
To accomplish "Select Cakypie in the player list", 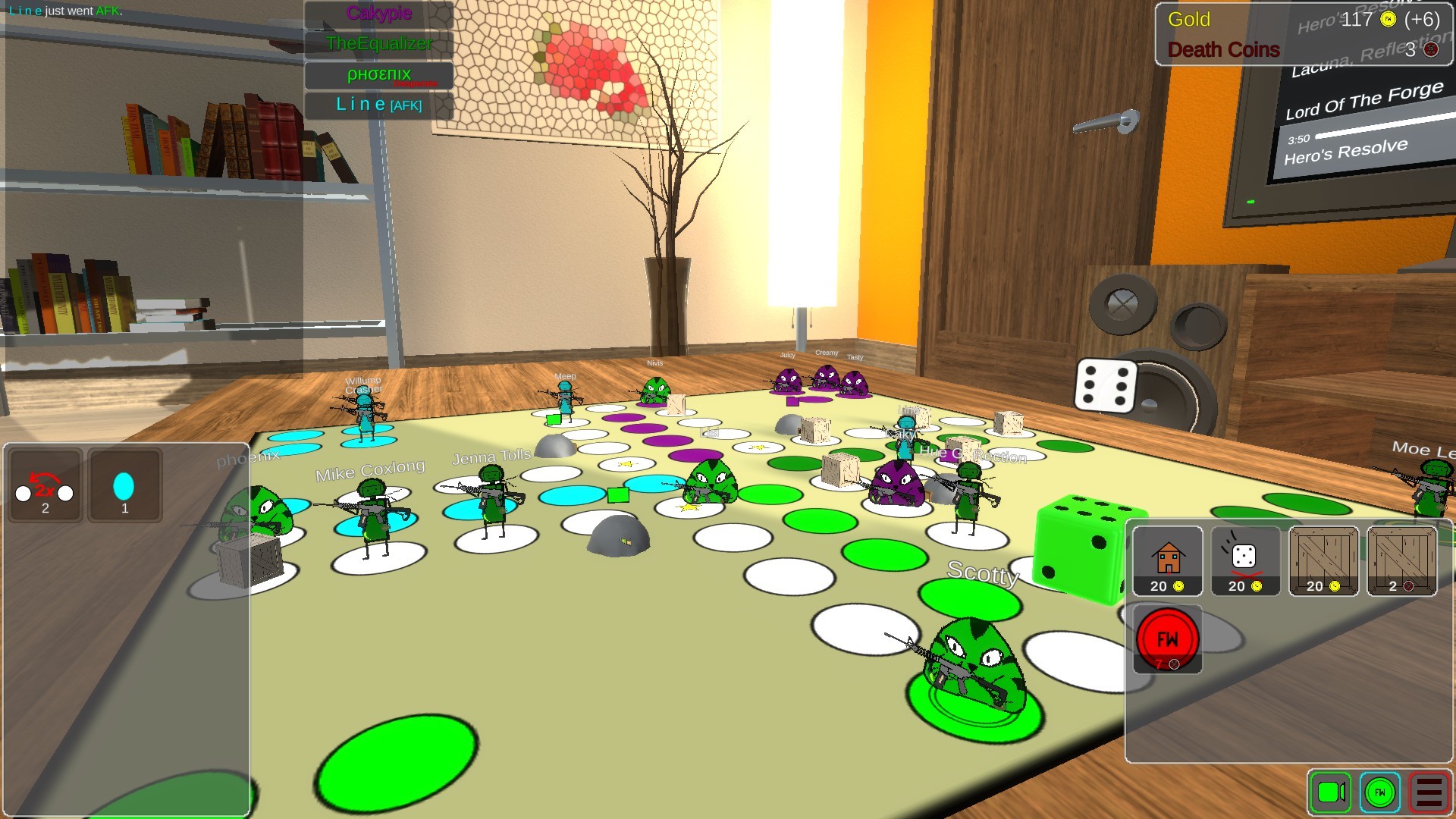I will pos(378,14).
